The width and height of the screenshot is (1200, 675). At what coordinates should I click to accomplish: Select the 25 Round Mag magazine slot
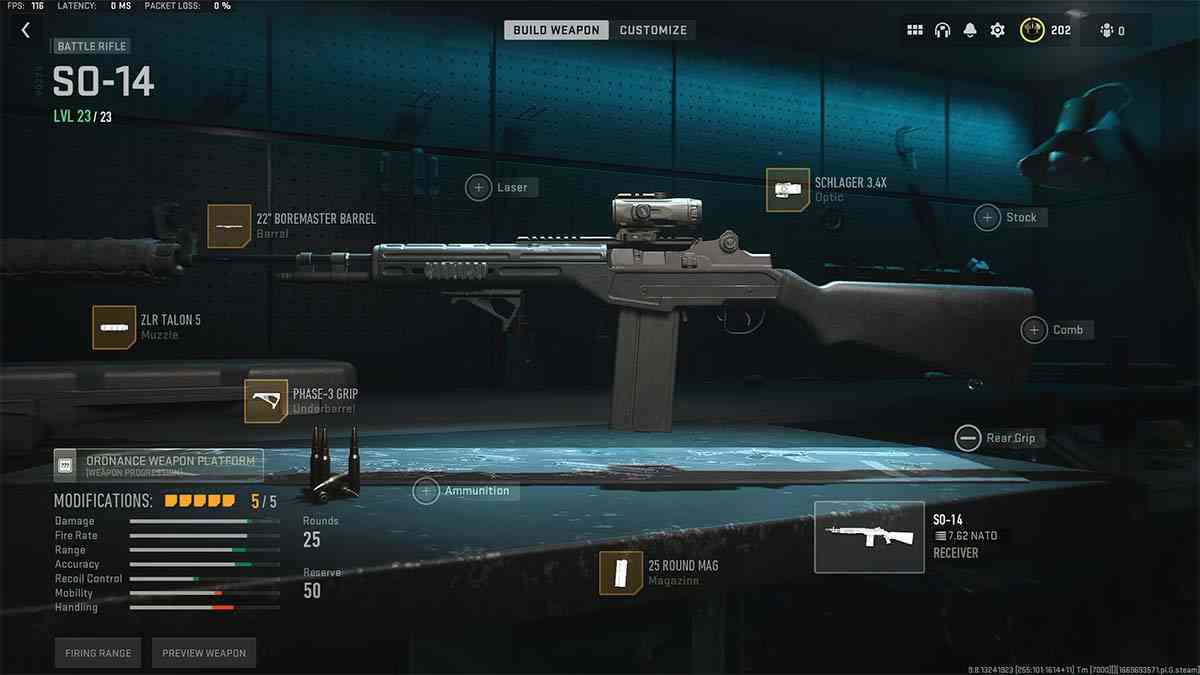click(621, 573)
